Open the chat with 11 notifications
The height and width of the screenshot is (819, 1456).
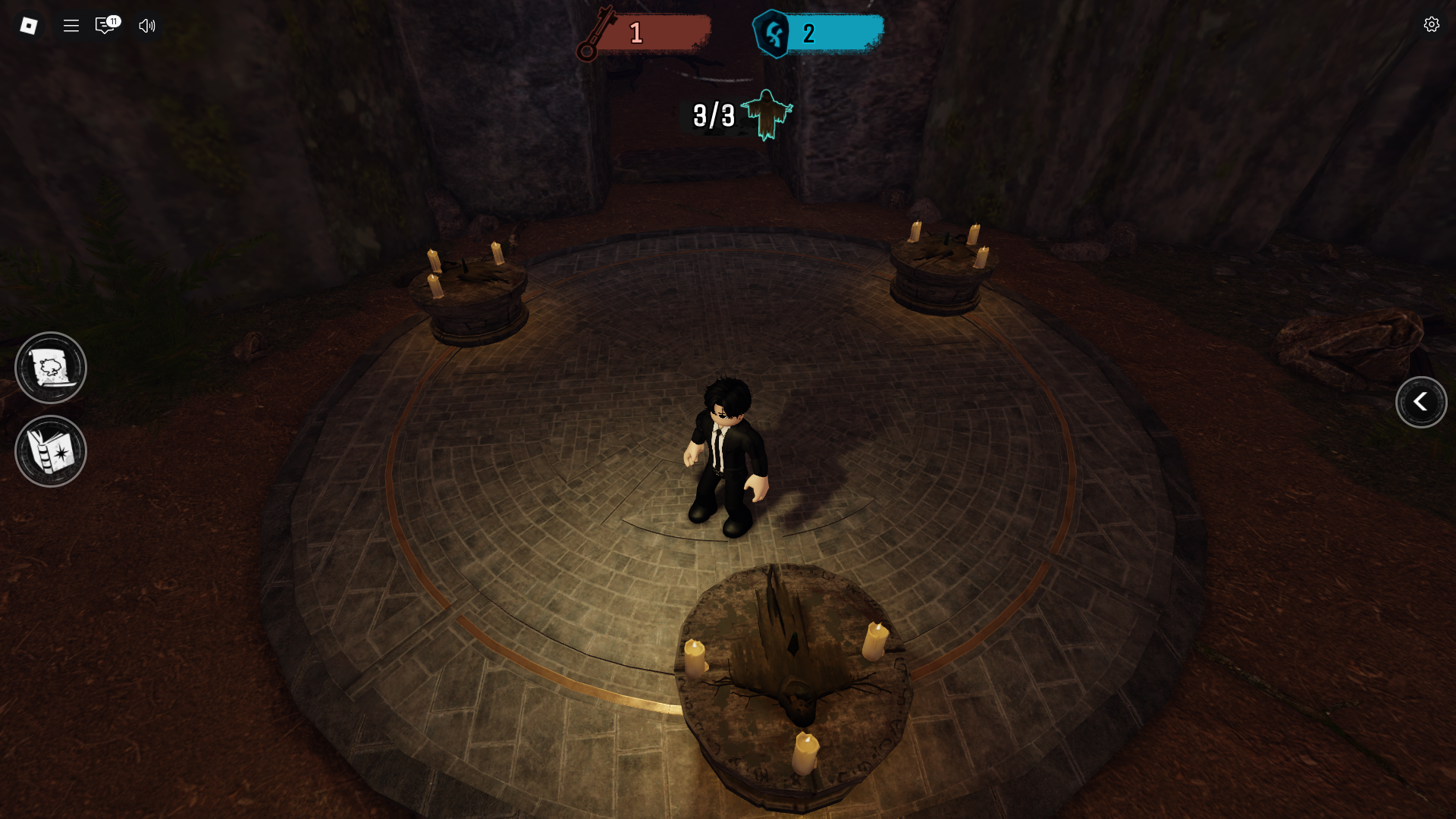coord(105,26)
